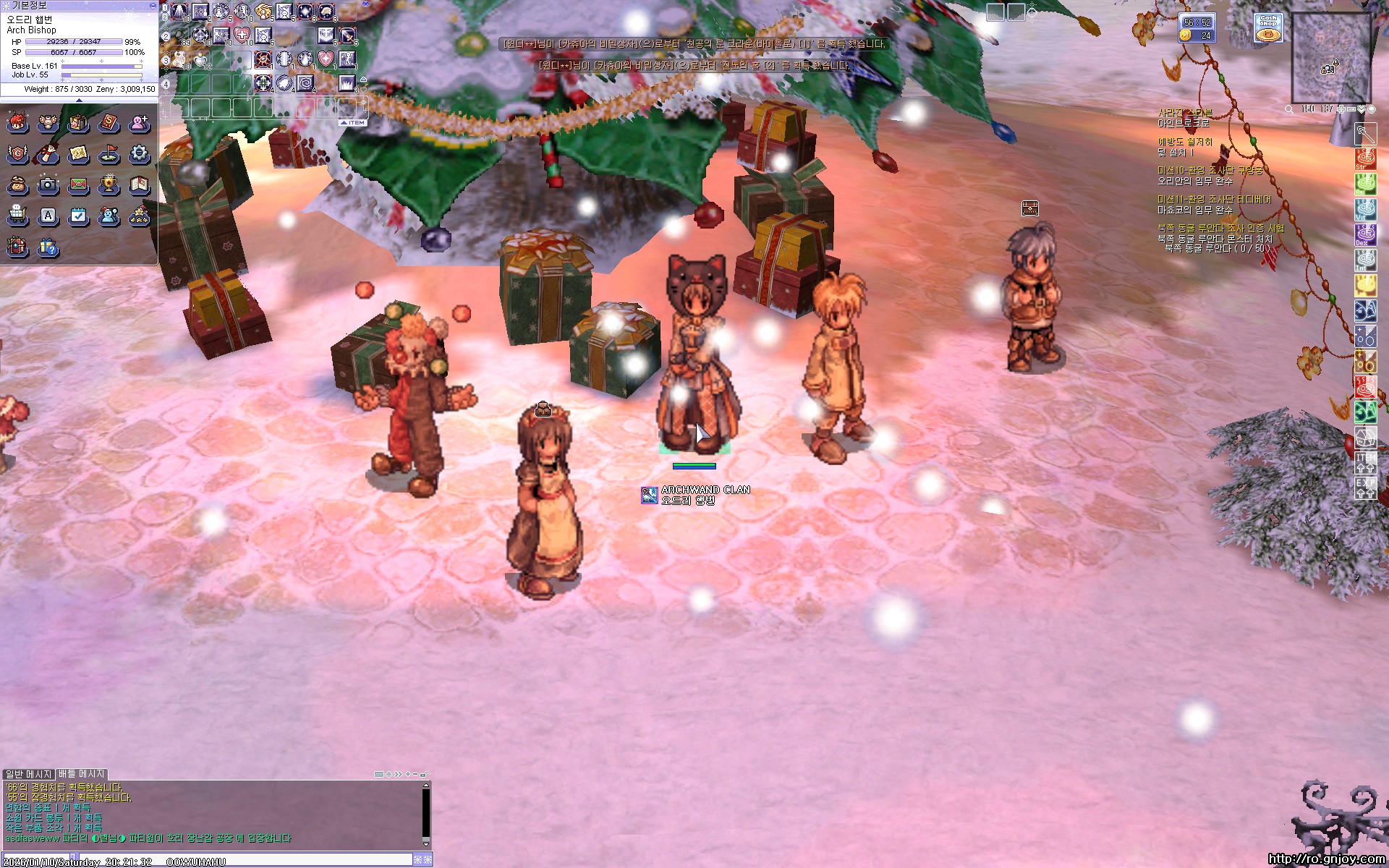
Task: Click the minimap in the corner
Action: click(x=1331, y=58)
